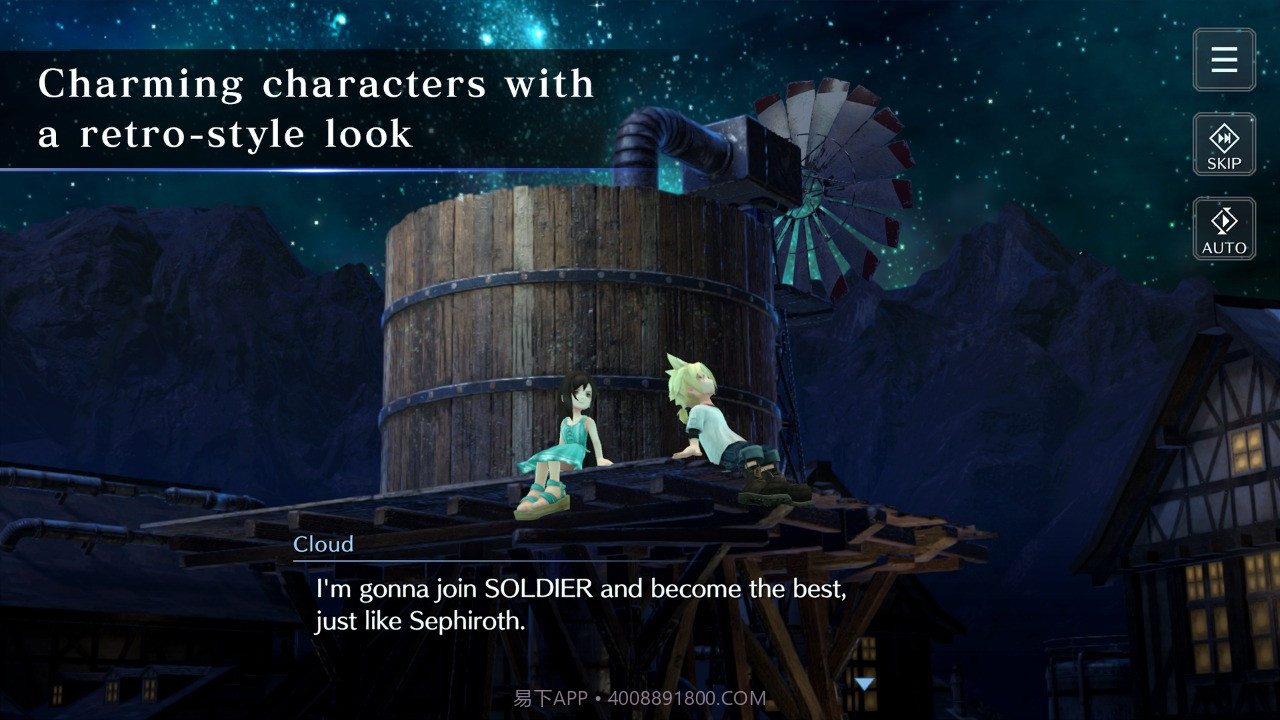Skip the cutscene with SKIP button
The height and width of the screenshot is (720, 1280).
point(1224,145)
